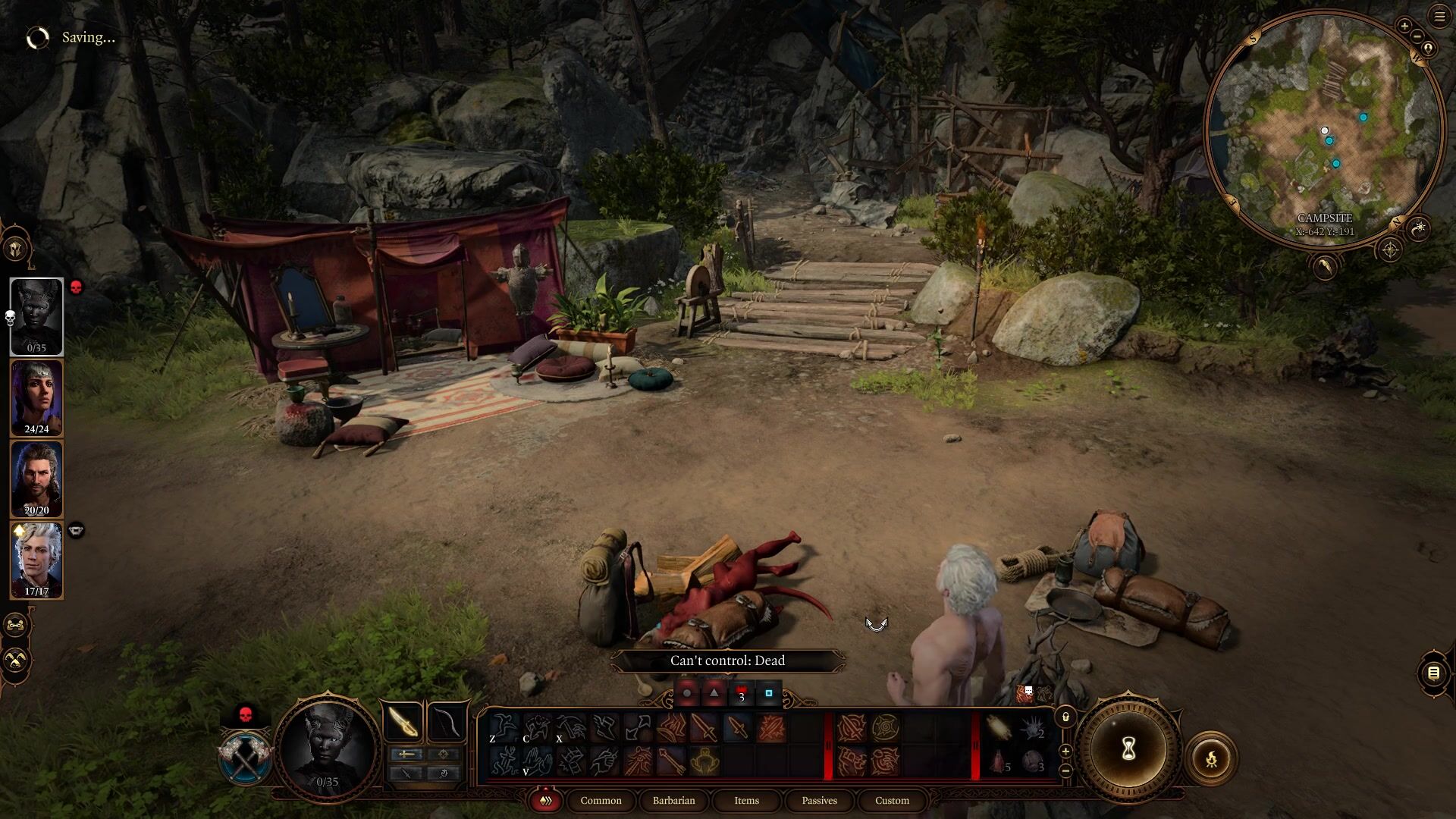Select Gale's party portrait
The image size is (1456, 819).
[x=36, y=479]
